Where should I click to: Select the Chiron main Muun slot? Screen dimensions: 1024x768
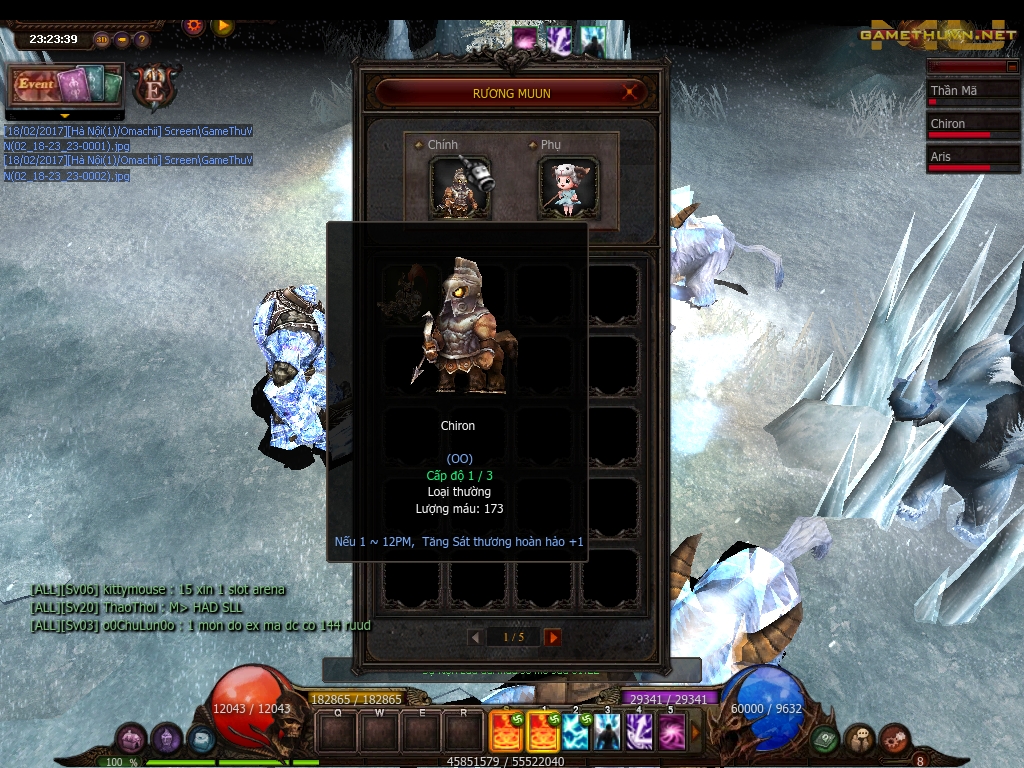pyautogui.click(x=460, y=186)
